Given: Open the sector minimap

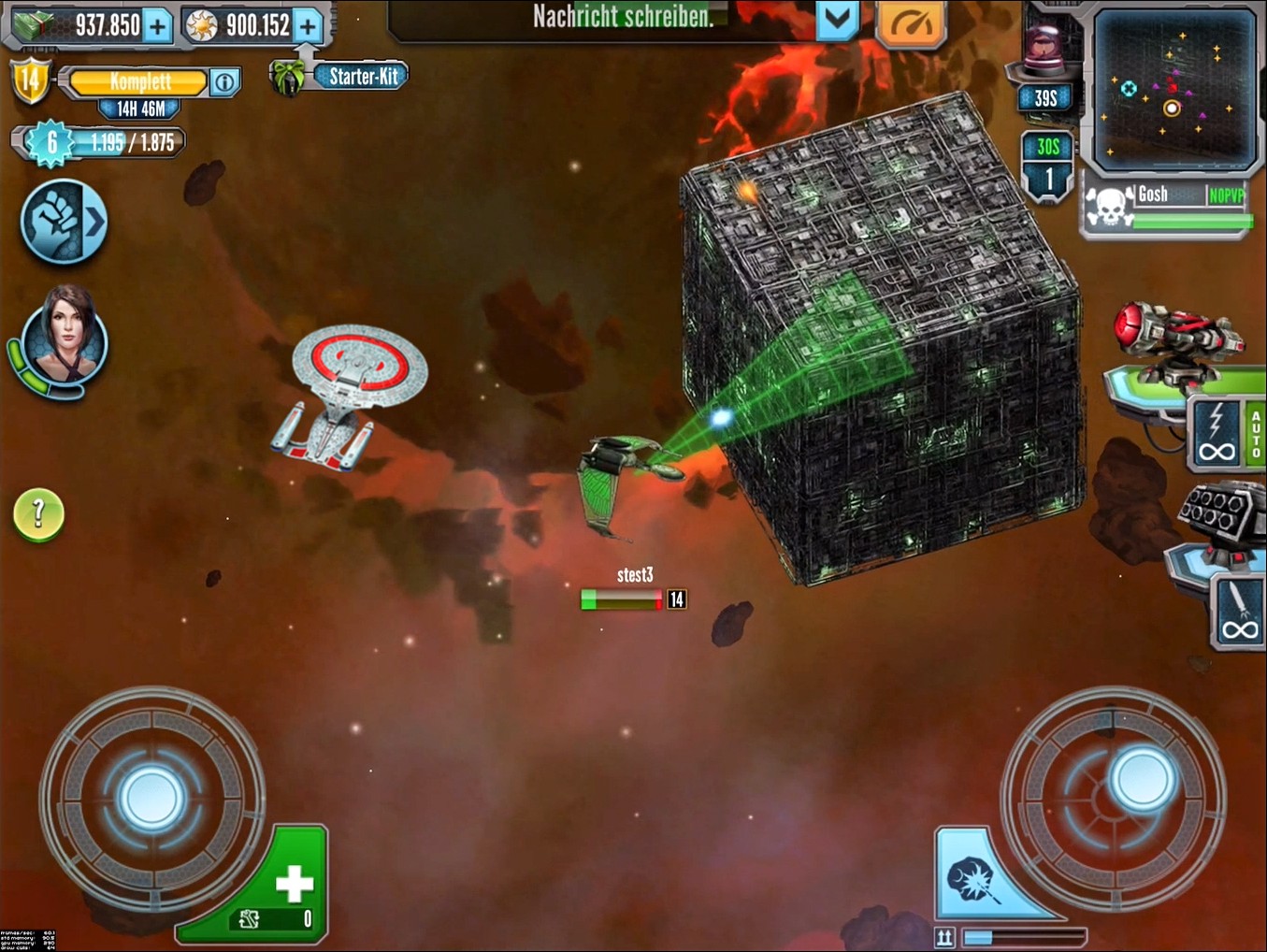Looking at the screenshot, I should pos(1174,89).
